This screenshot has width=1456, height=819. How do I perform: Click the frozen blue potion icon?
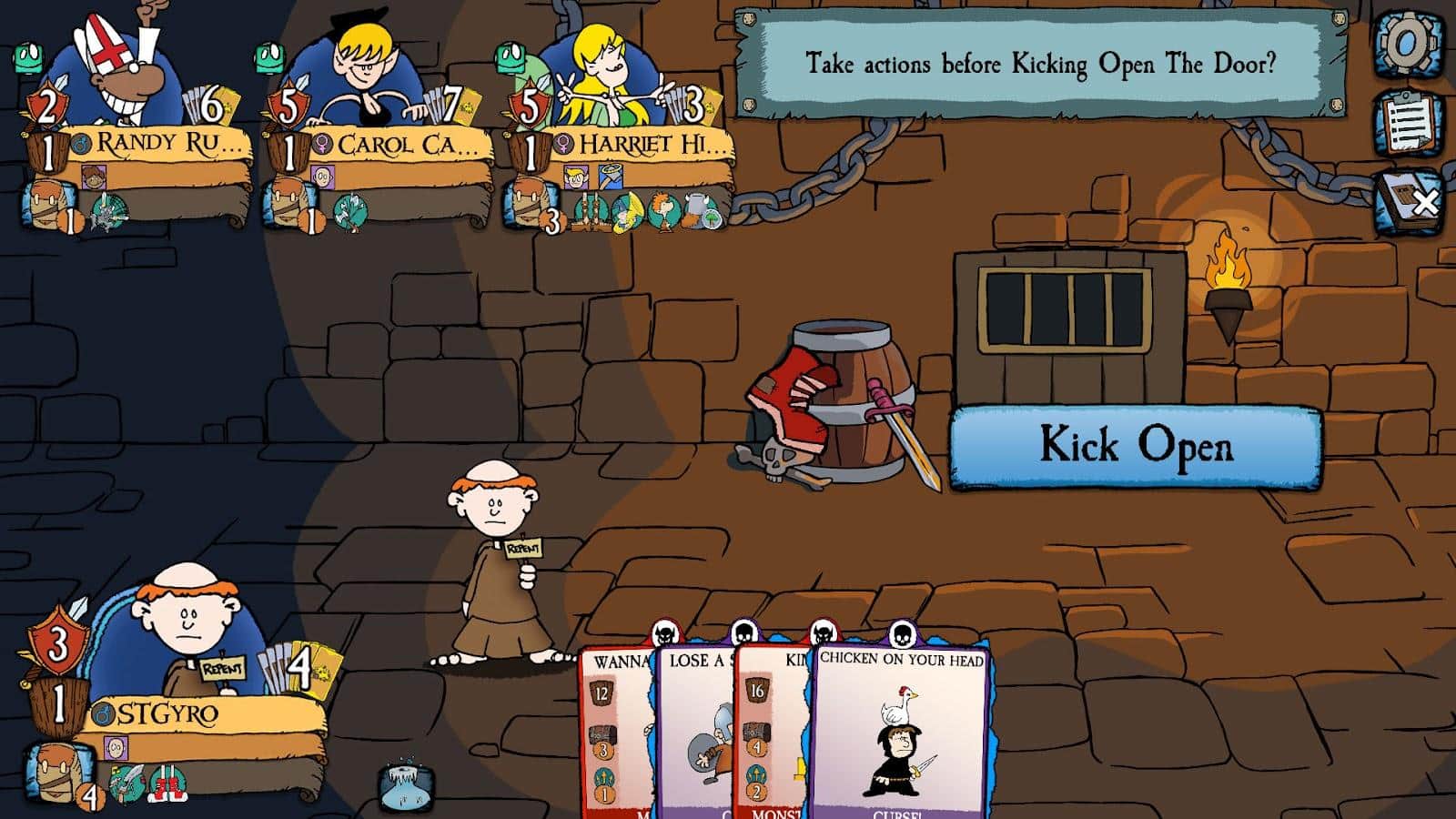coord(405,784)
